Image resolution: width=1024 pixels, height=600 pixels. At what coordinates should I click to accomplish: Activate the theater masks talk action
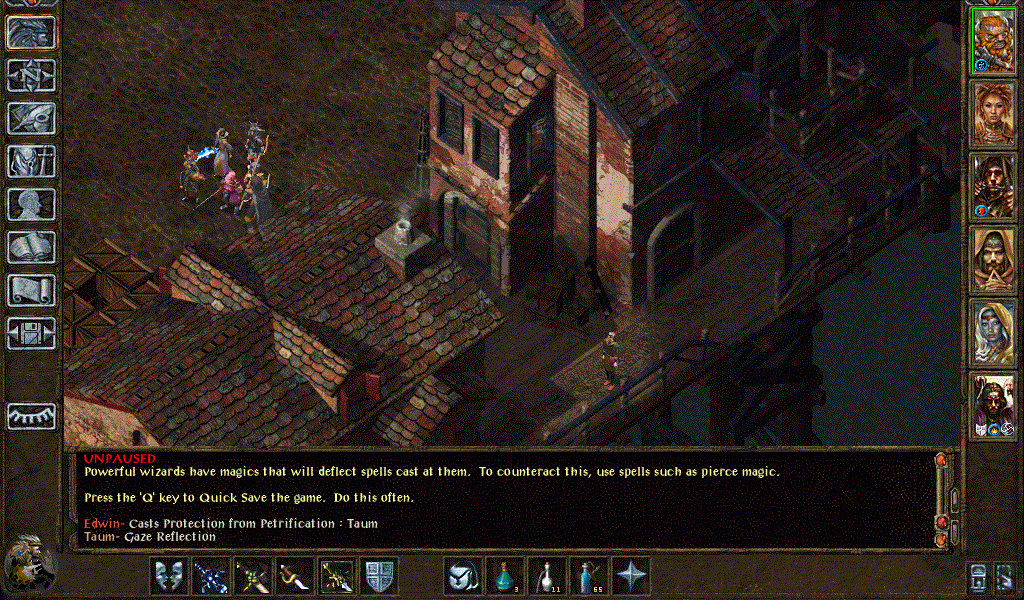point(169,576)
